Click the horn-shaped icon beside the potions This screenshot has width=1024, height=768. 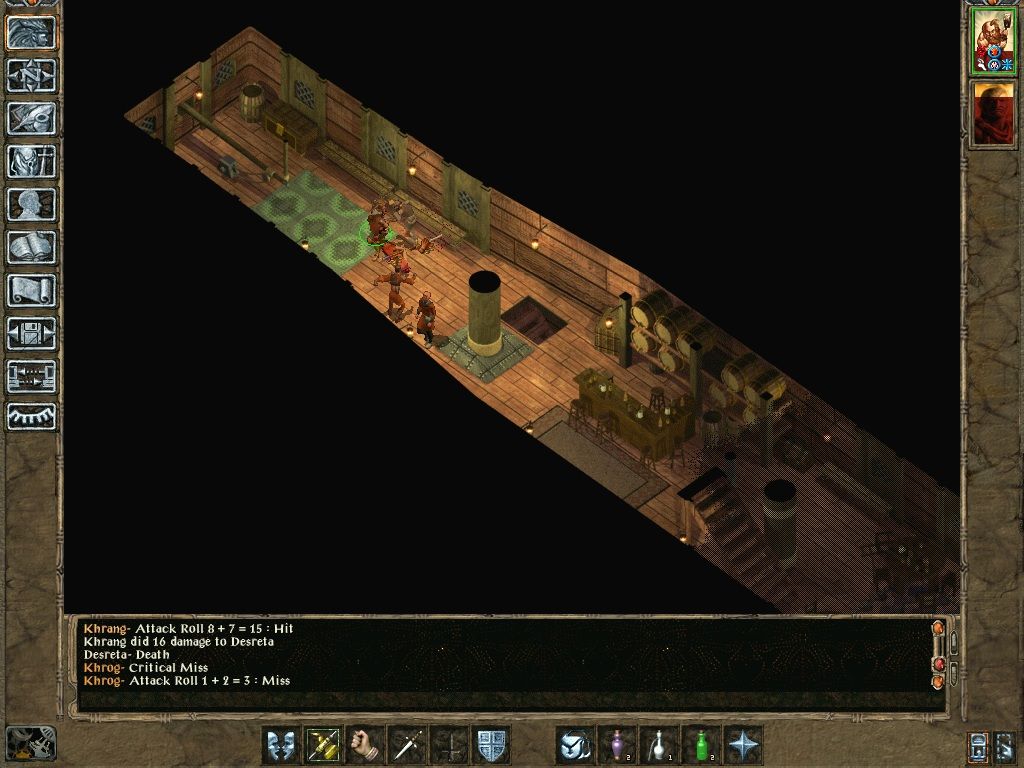[575, 745]
